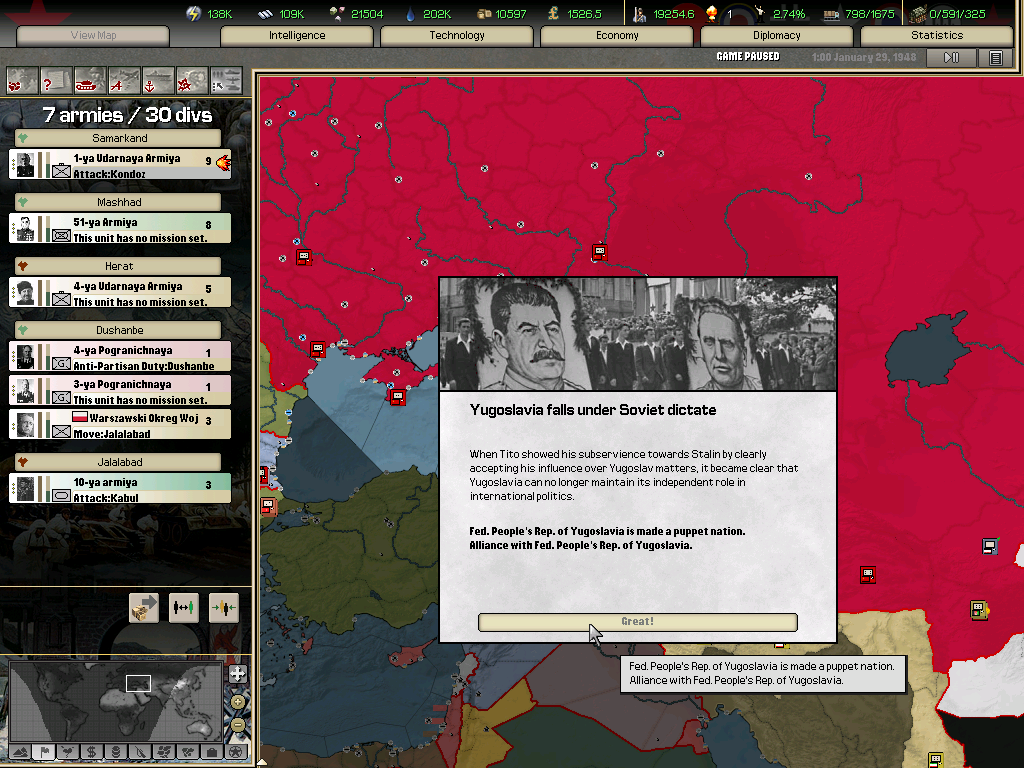This screenshot has height=768, width=1024.
Task: Toggle the play/pause game speed button
Action: pyautogui.click(x=951, y=58)
